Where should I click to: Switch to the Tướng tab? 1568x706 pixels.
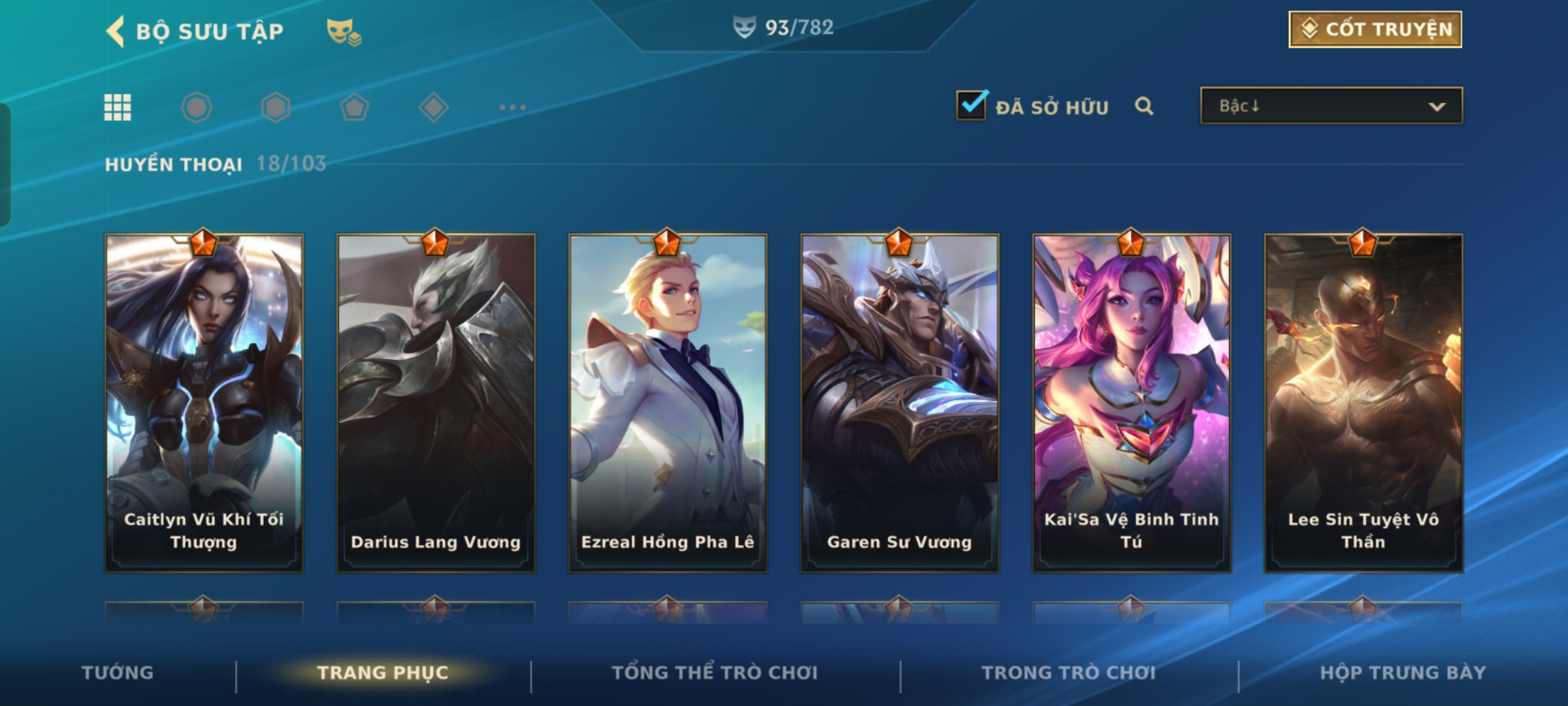(x=118, y=673)
